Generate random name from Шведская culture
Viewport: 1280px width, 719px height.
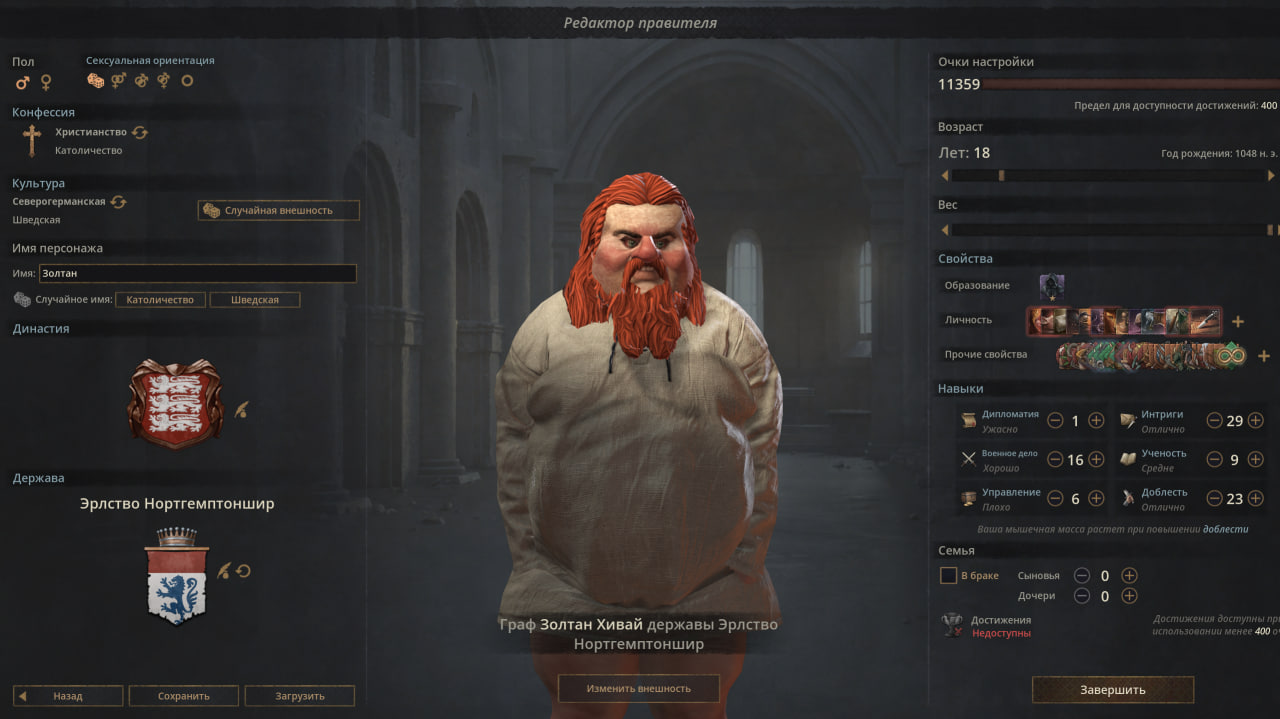pyautogui.click(x=254, y=300)
